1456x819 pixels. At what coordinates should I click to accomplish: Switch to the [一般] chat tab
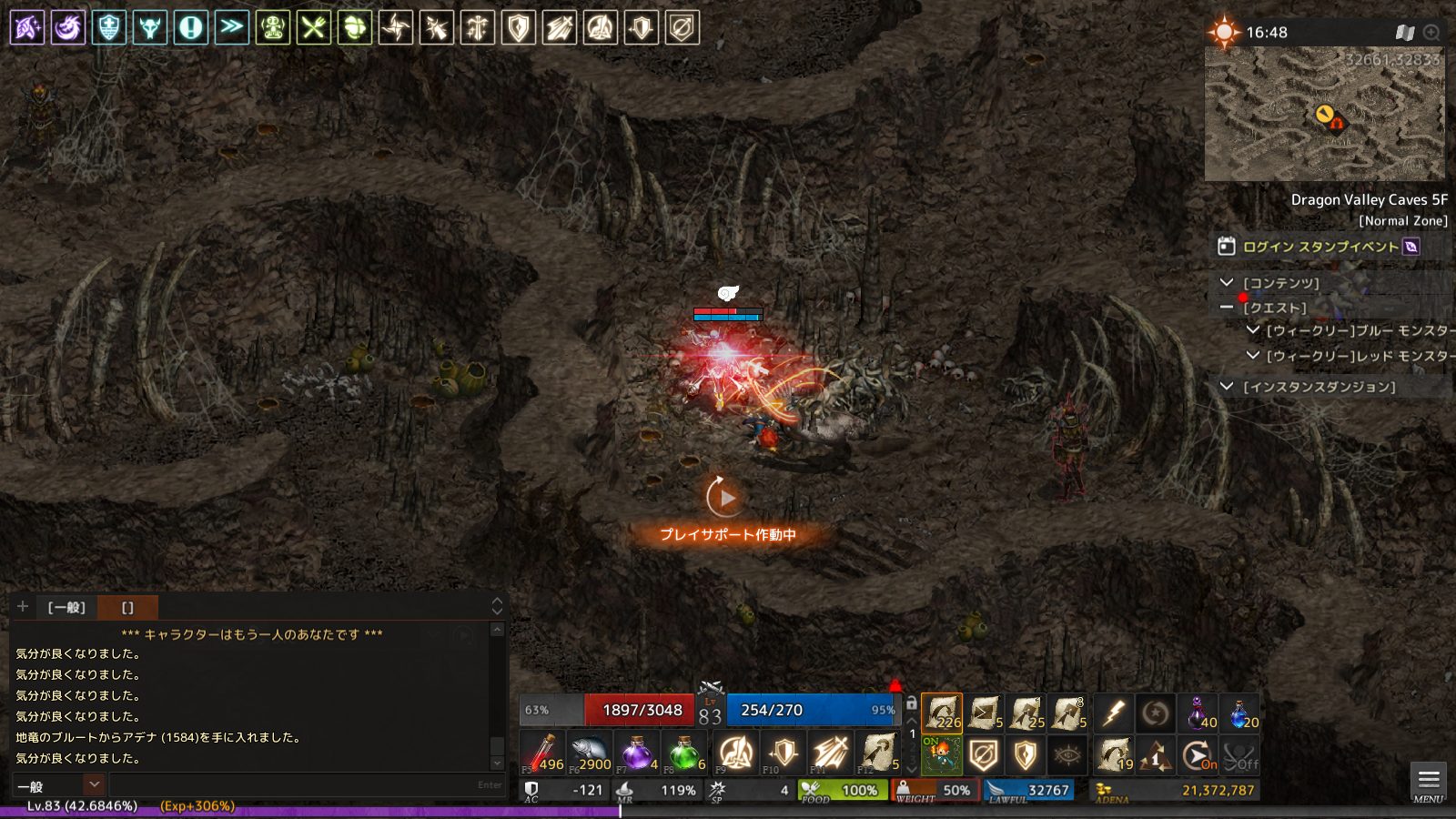(x=66, y=607)
